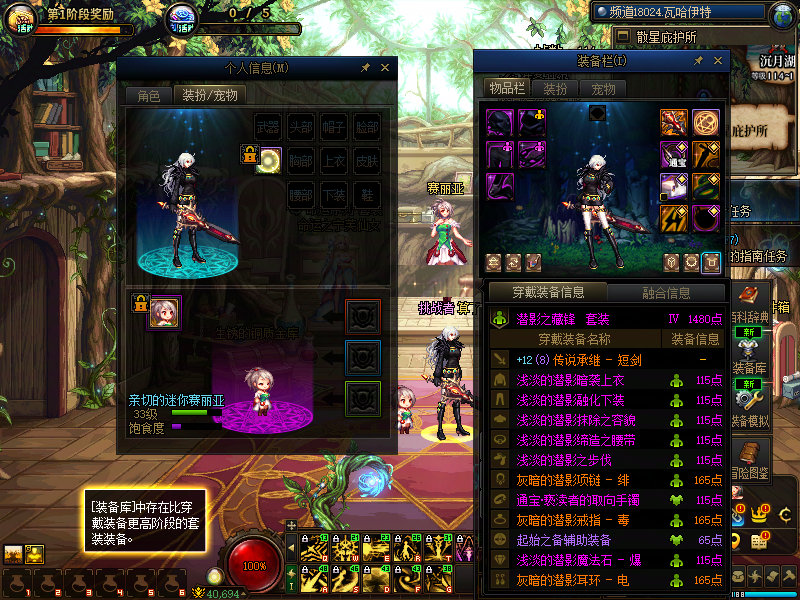Screen dimensions: 800x600
Task: Click the equipped red sword weapon slot
Action: (x=674, y=122)
